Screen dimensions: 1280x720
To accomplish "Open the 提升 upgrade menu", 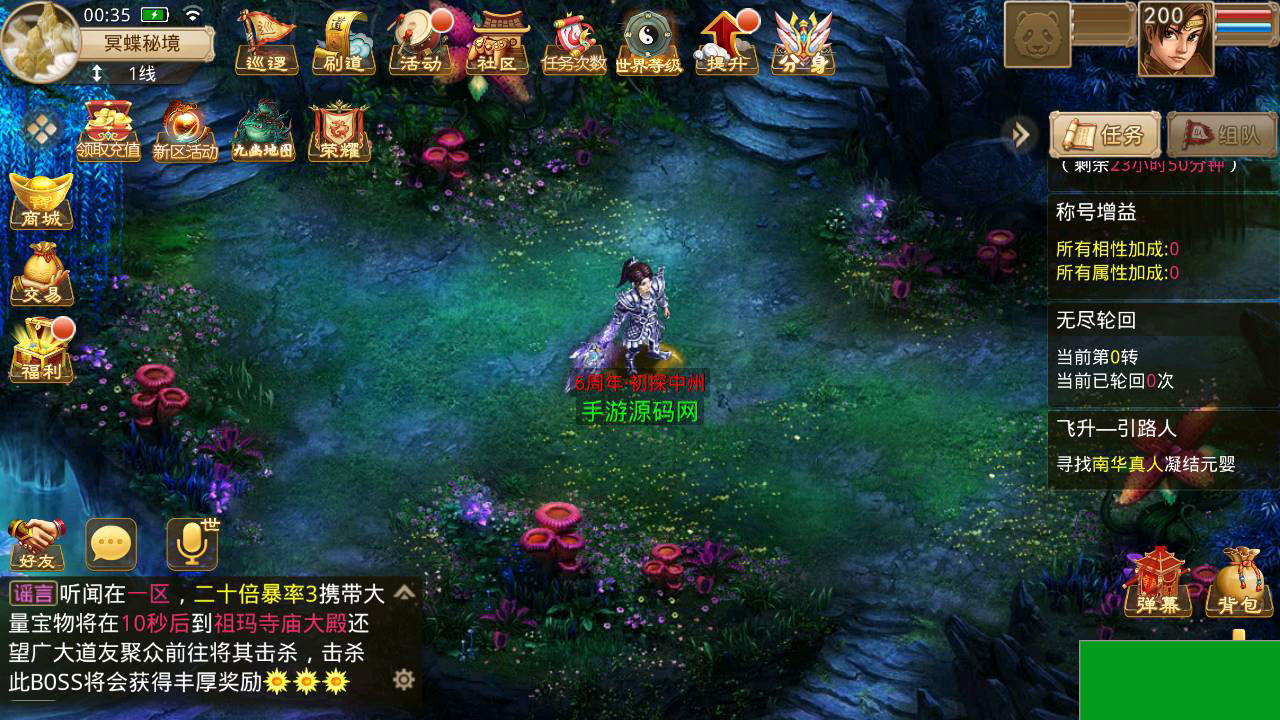I will (727, 44).
